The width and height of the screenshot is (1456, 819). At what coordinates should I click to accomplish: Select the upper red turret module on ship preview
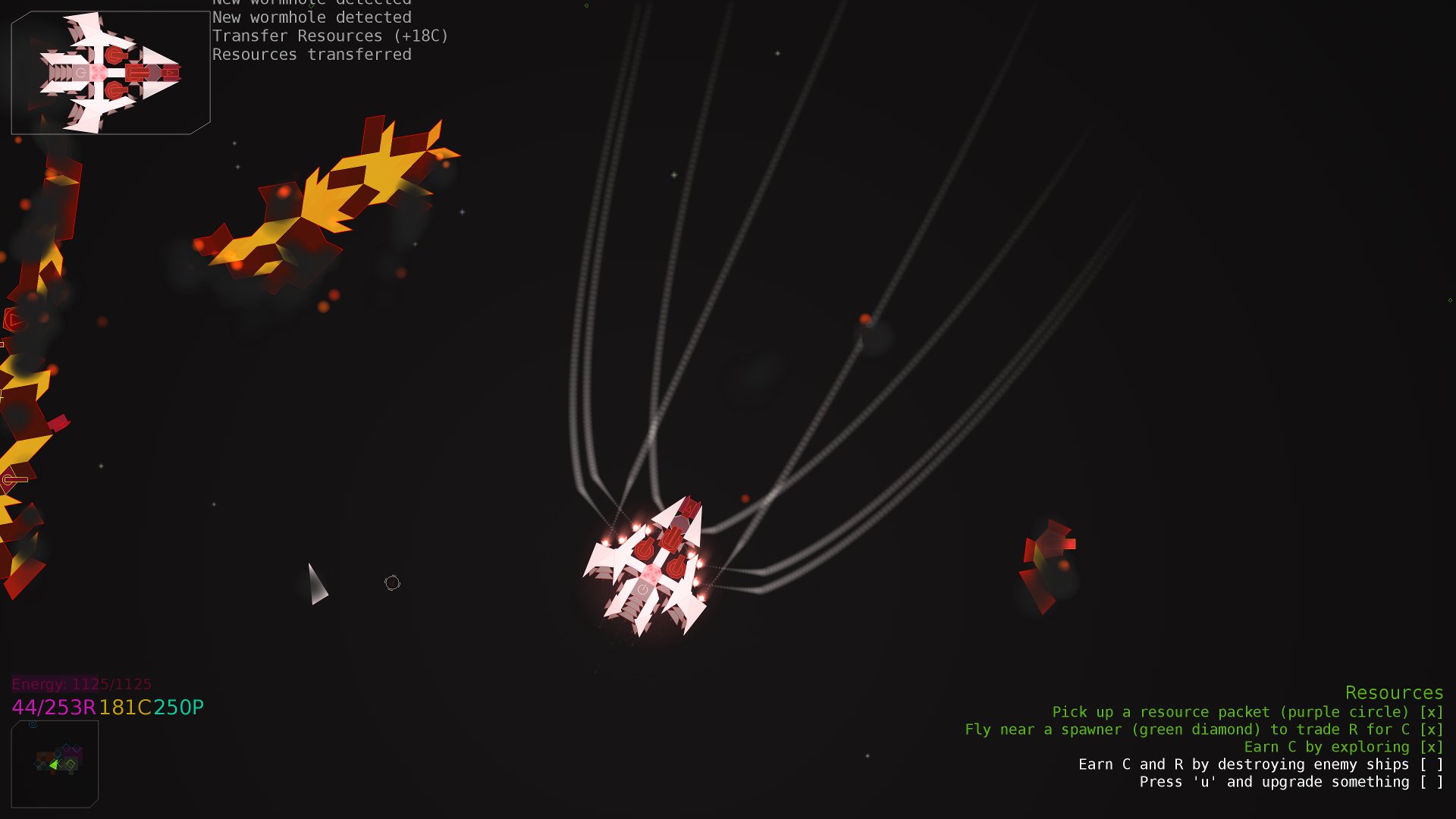point(116,56)
